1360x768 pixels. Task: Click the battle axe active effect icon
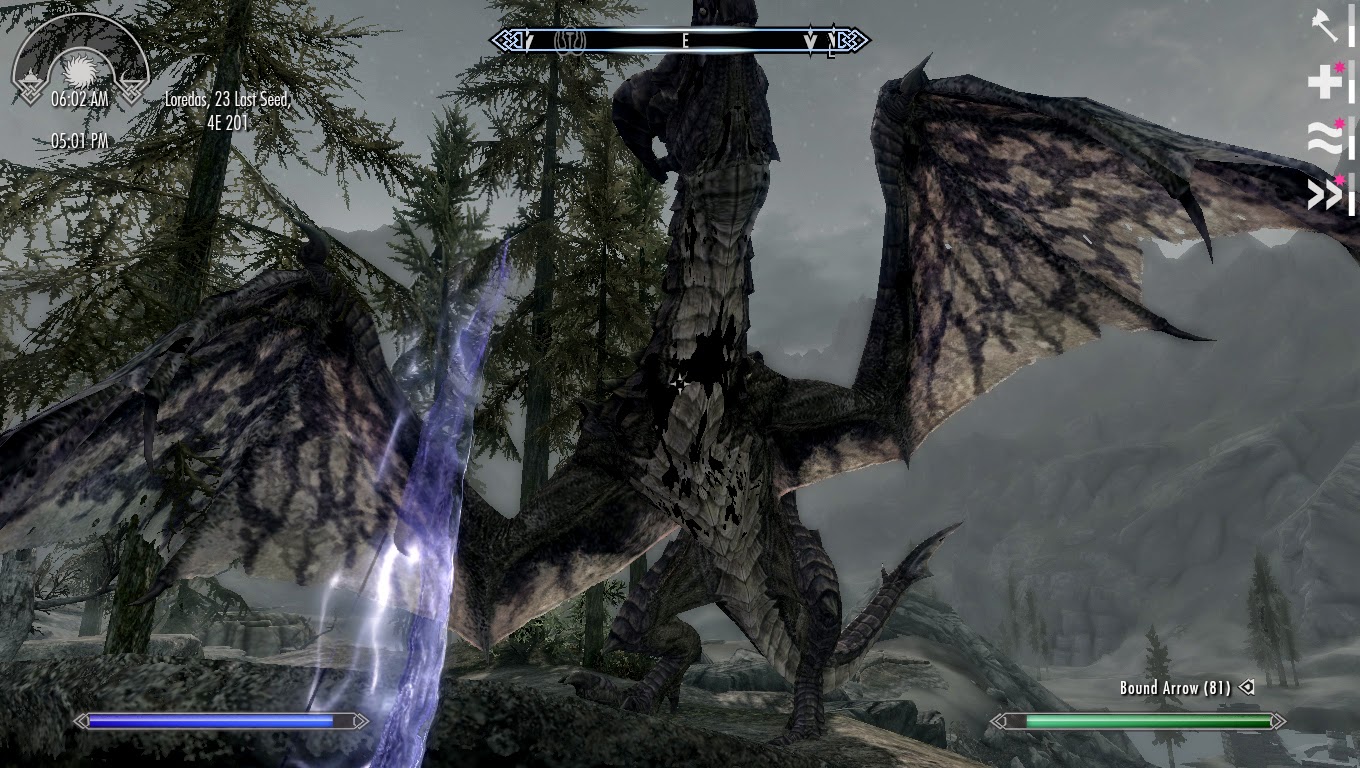tap(1325, 26)
